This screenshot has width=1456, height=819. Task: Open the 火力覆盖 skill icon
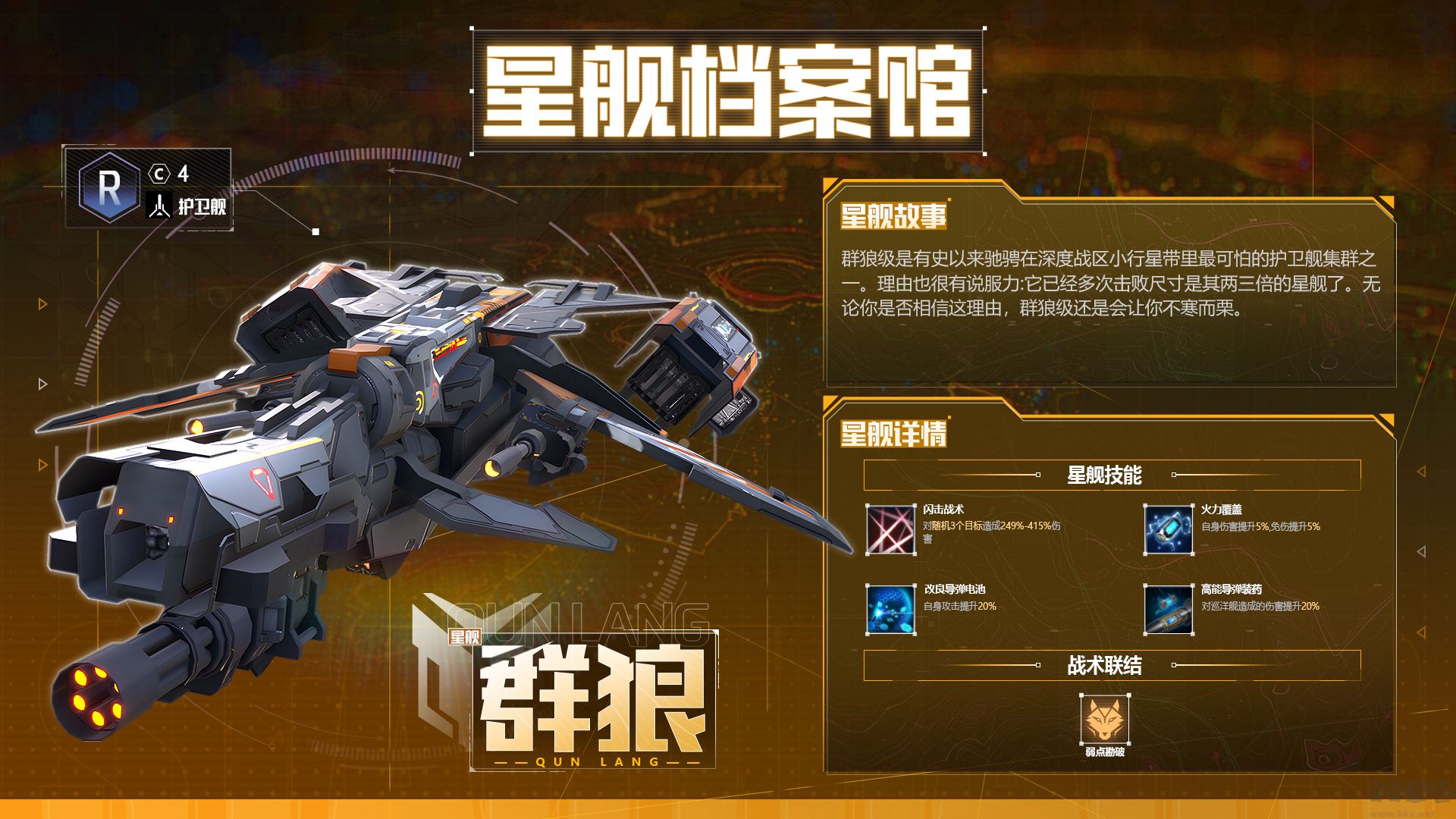[x=1169, y=529]
